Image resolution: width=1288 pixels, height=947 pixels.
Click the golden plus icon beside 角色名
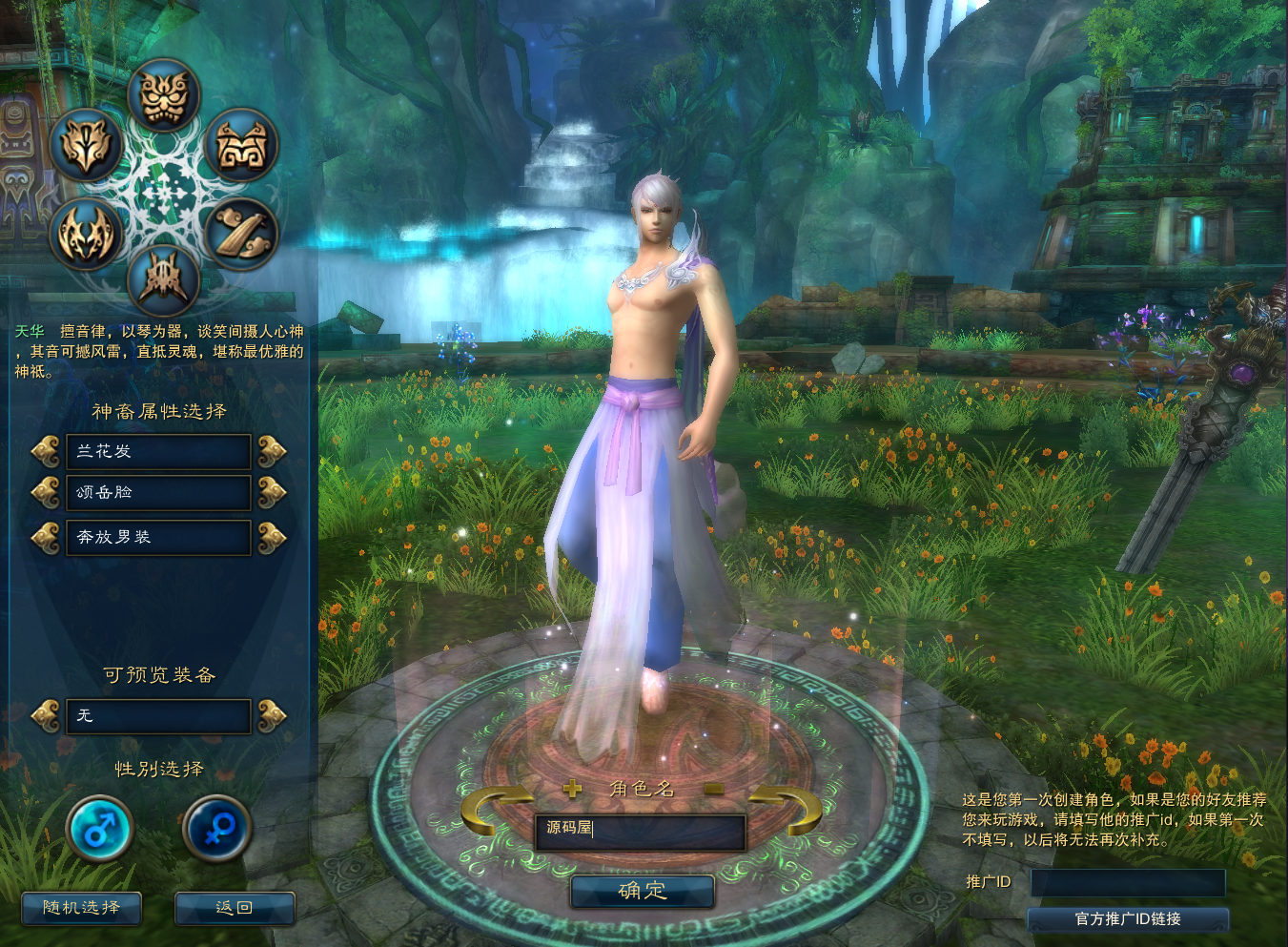click(x=572, y=789)
